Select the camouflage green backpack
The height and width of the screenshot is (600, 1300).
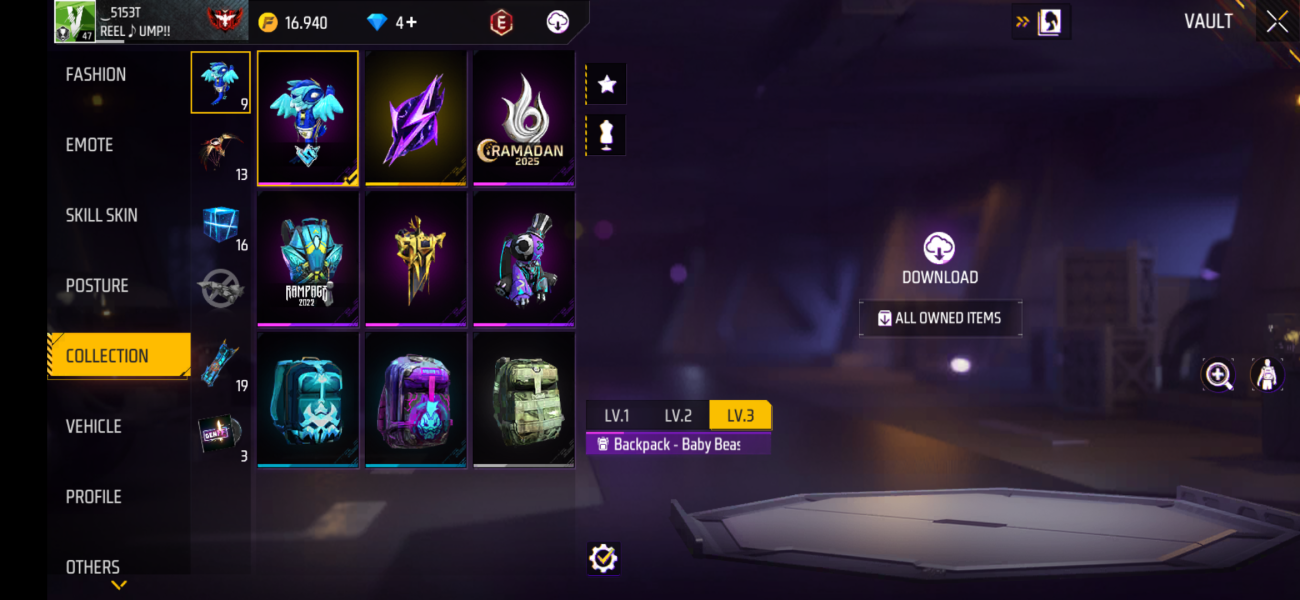(x=523, y=398)
